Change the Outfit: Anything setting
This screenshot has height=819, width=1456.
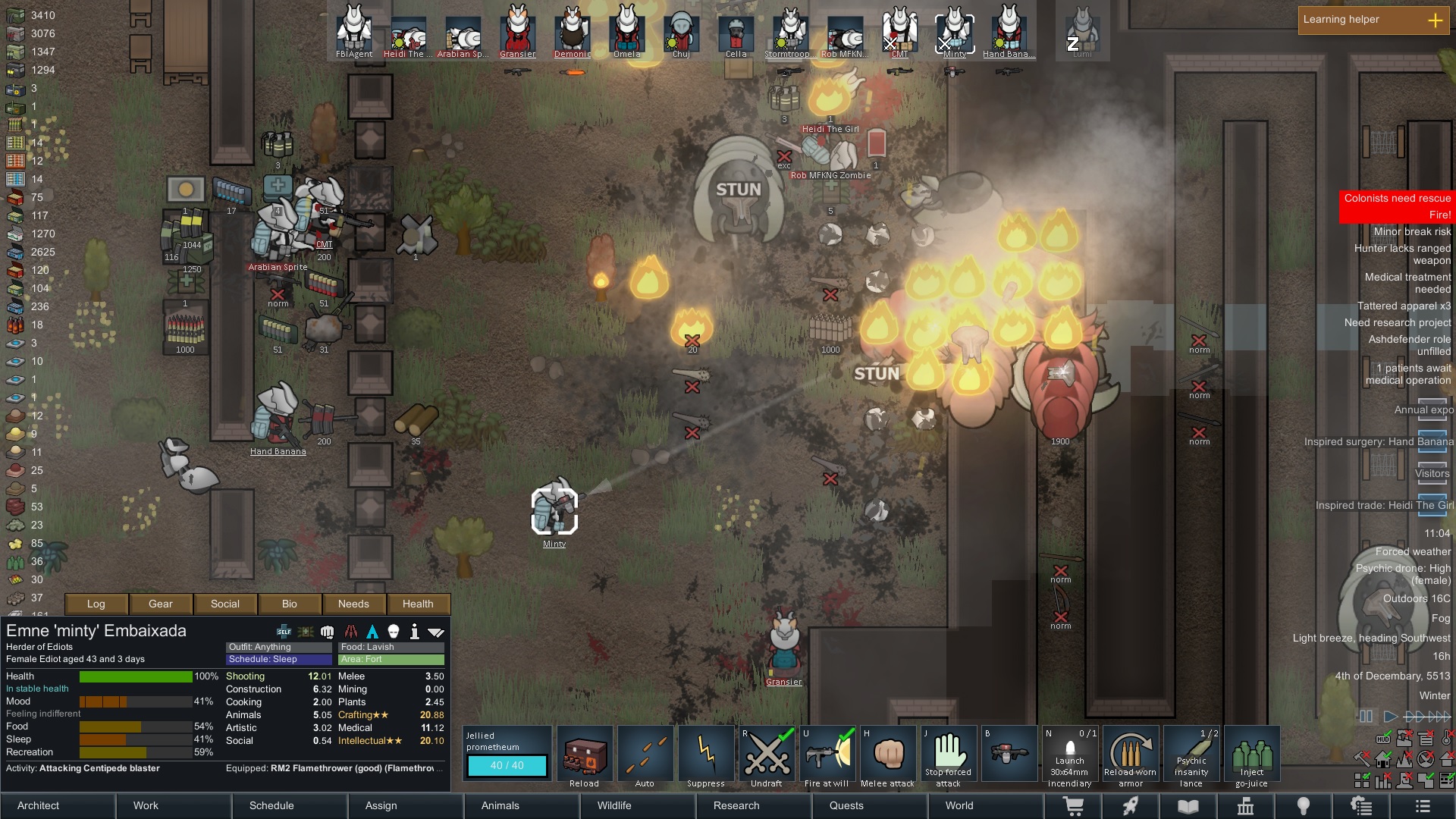(x=278, y=647)
